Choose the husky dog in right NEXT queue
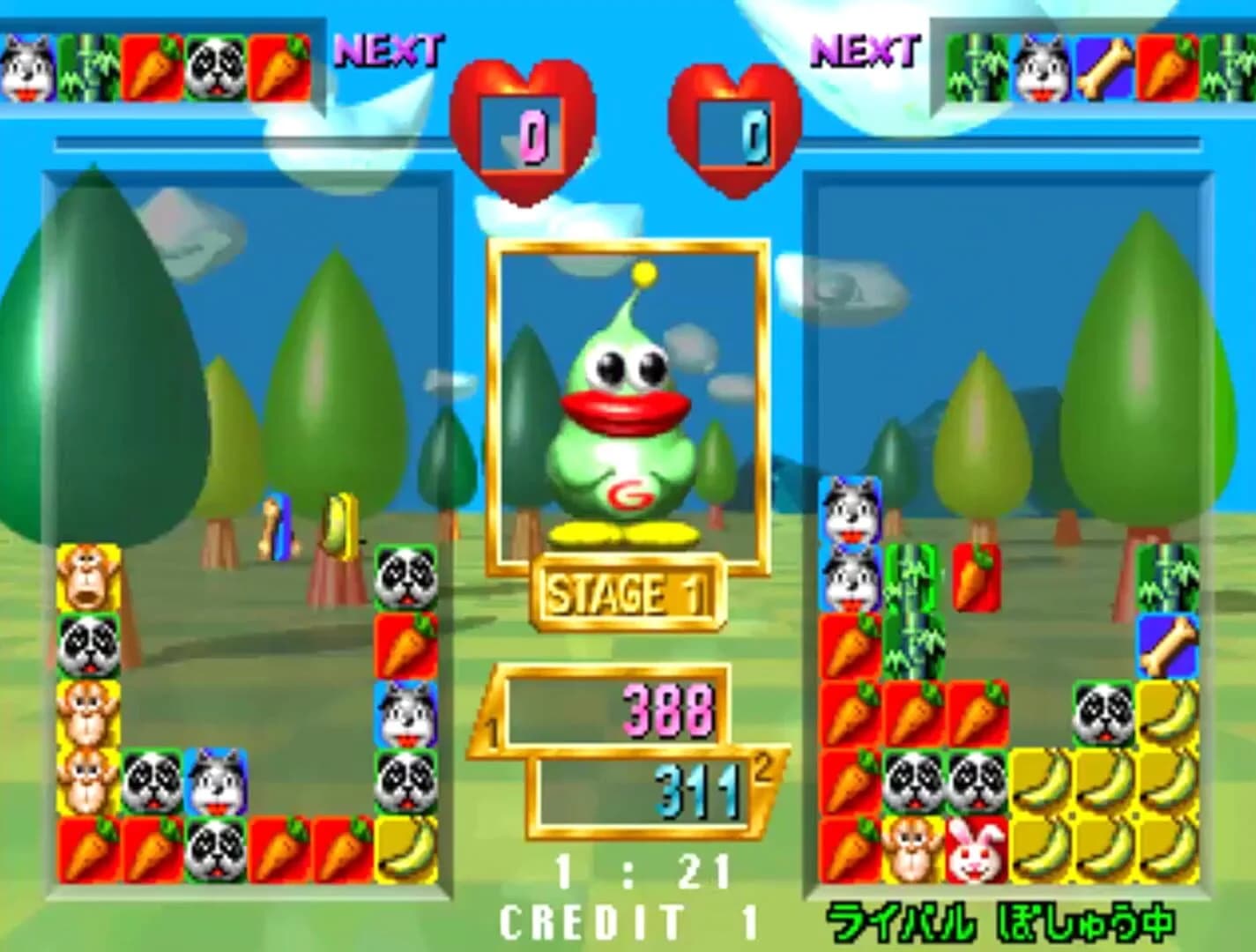The width and height of the screenshot is (1256, 952). [1042, 67]
